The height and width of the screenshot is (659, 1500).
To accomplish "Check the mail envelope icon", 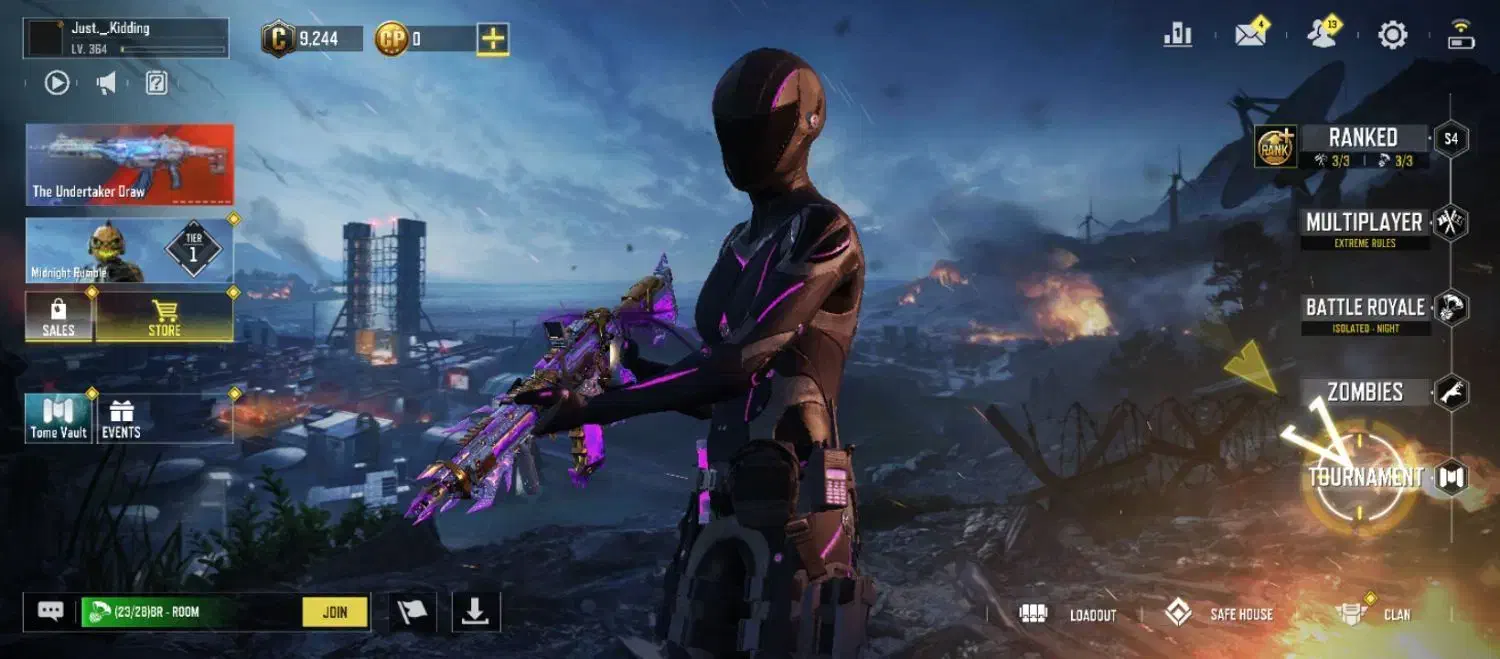I will tap(1250, 35).
